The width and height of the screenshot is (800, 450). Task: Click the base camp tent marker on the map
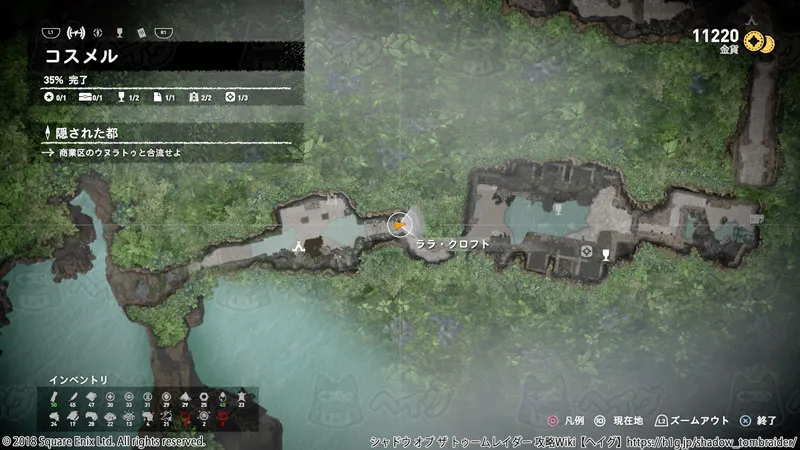click(297, 244)
